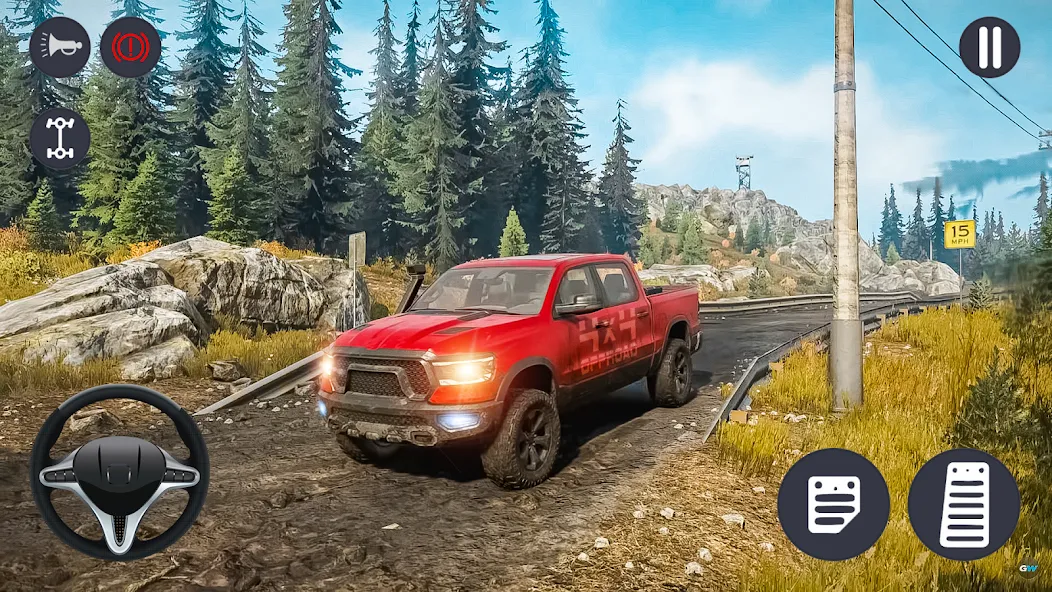Click the steering wheel control
The image size is (1052, 592).
[119, 472]
